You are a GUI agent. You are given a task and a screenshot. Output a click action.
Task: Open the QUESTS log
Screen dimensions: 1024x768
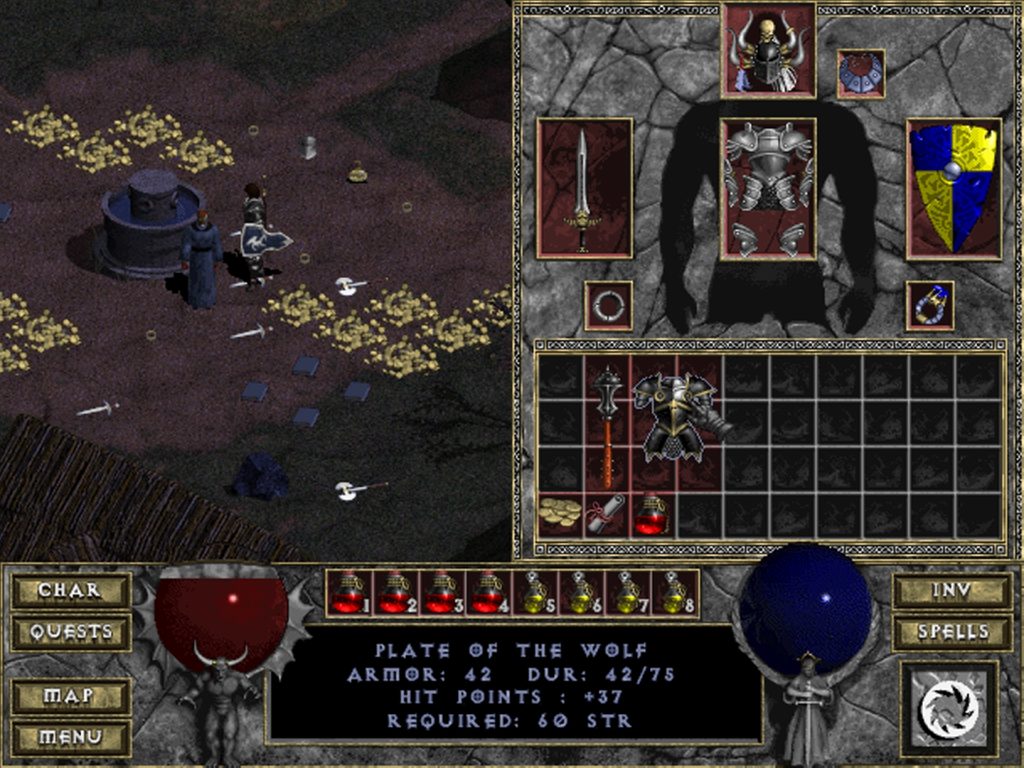(70, 632)
